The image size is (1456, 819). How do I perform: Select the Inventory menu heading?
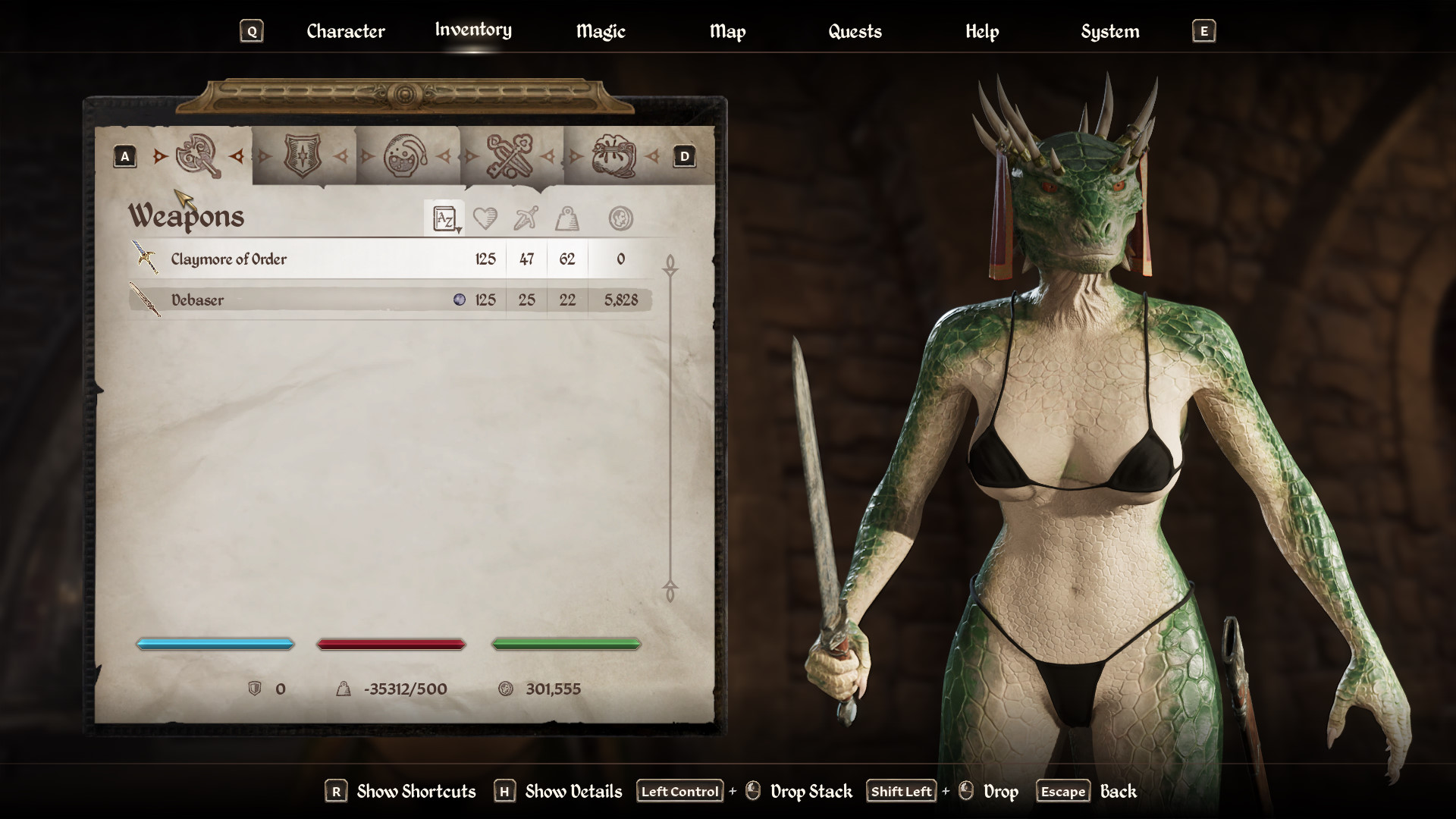click(473, 30)
